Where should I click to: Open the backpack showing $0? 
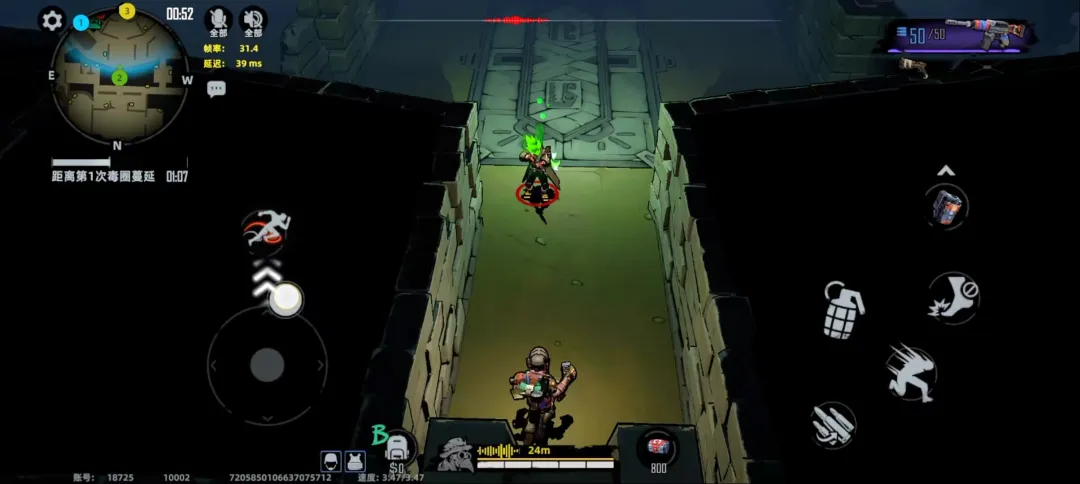[397, 449]
